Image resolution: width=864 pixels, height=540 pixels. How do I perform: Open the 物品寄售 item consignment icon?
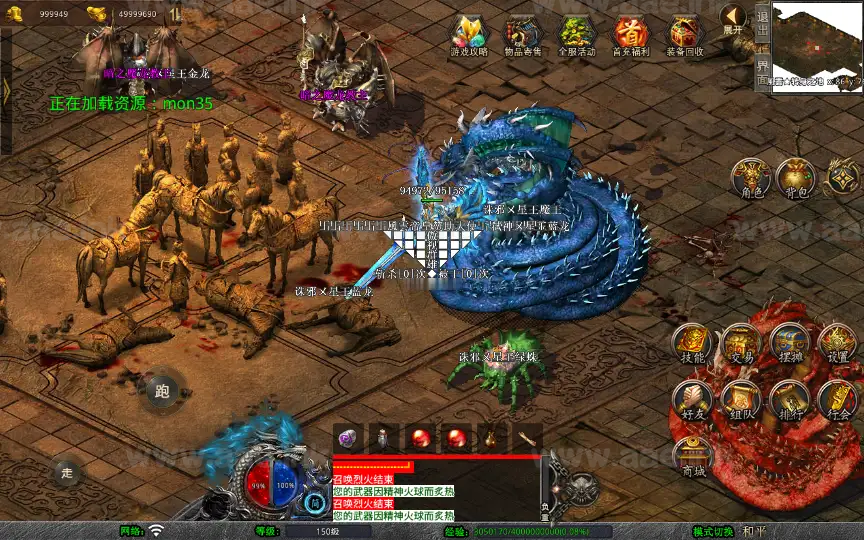coord(524,35)
